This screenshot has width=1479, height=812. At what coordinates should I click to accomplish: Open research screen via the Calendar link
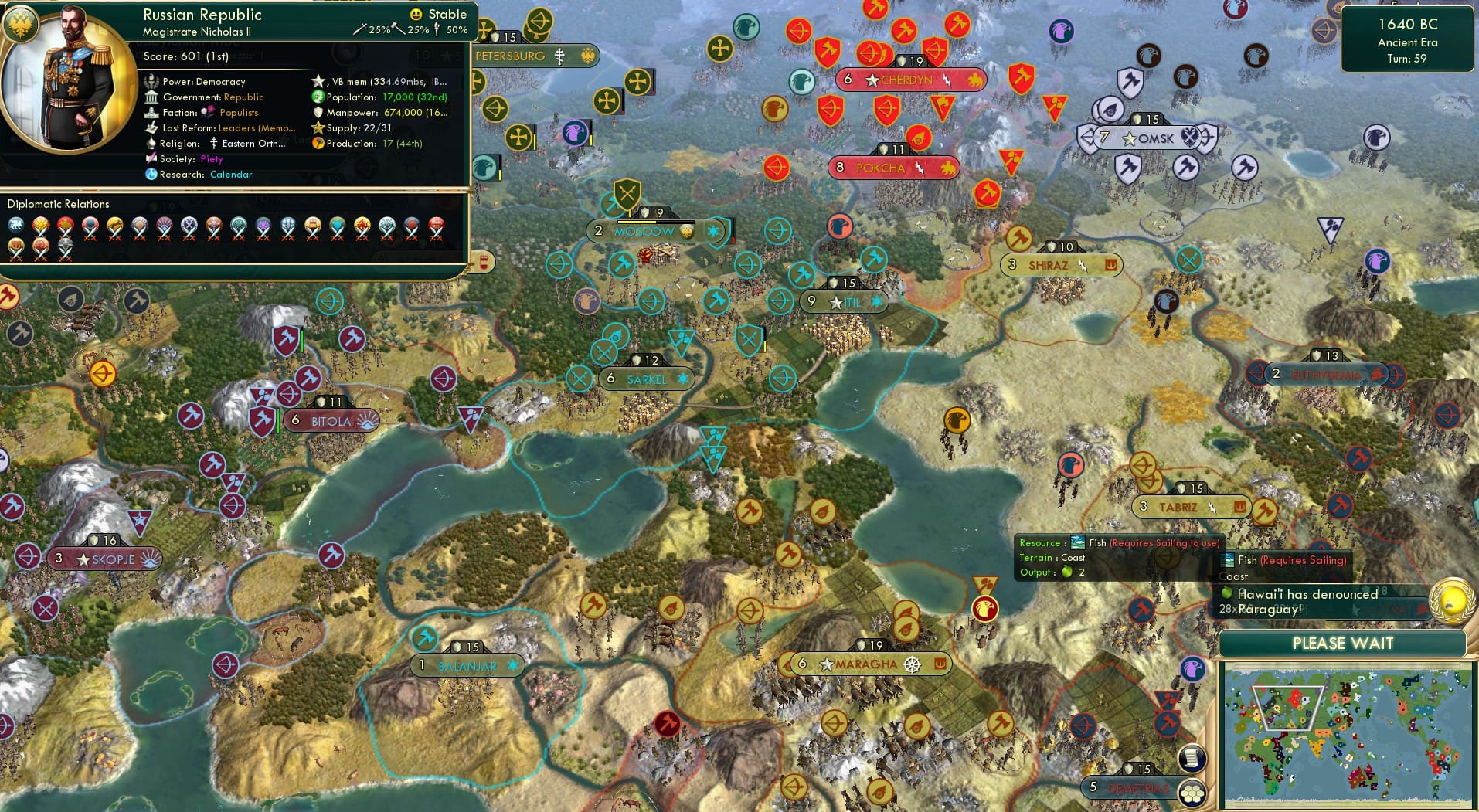(233, 175)
